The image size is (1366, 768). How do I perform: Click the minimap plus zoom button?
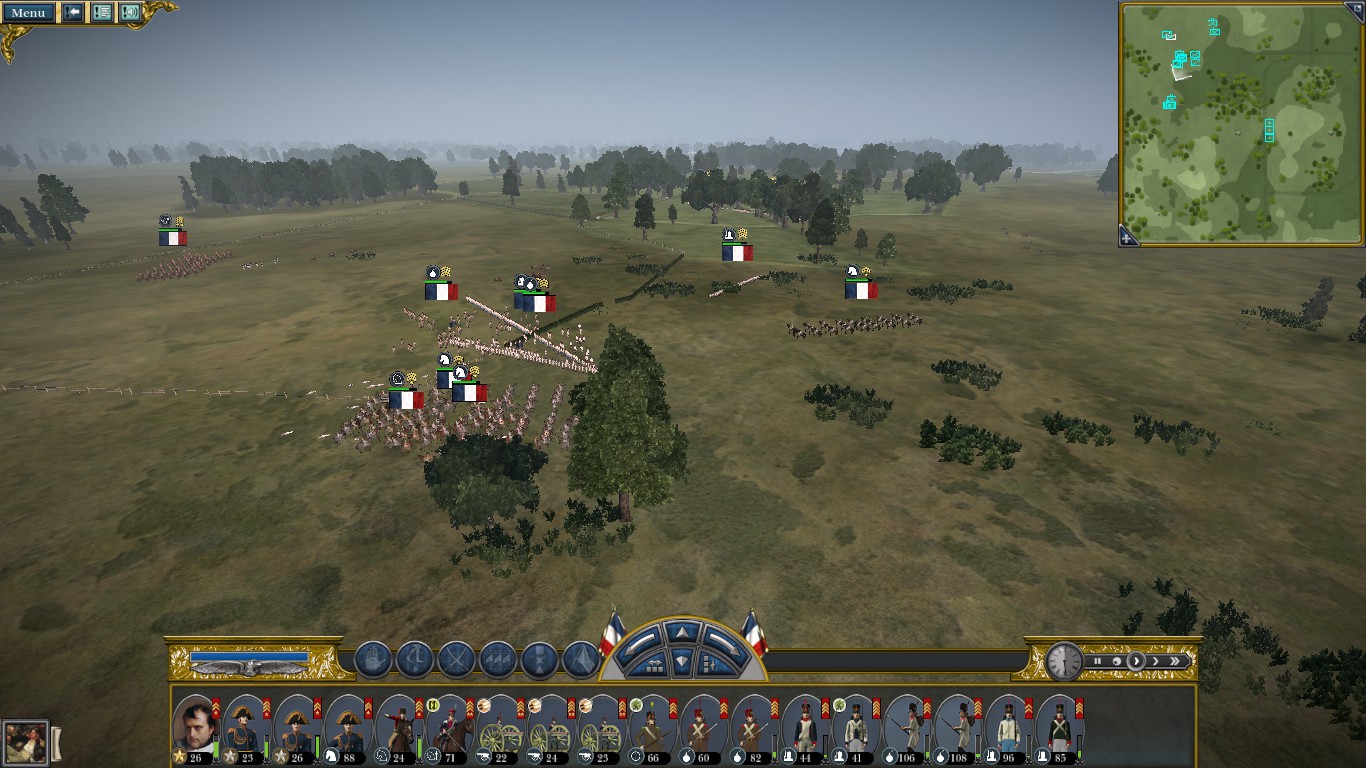coord(1127,237)
